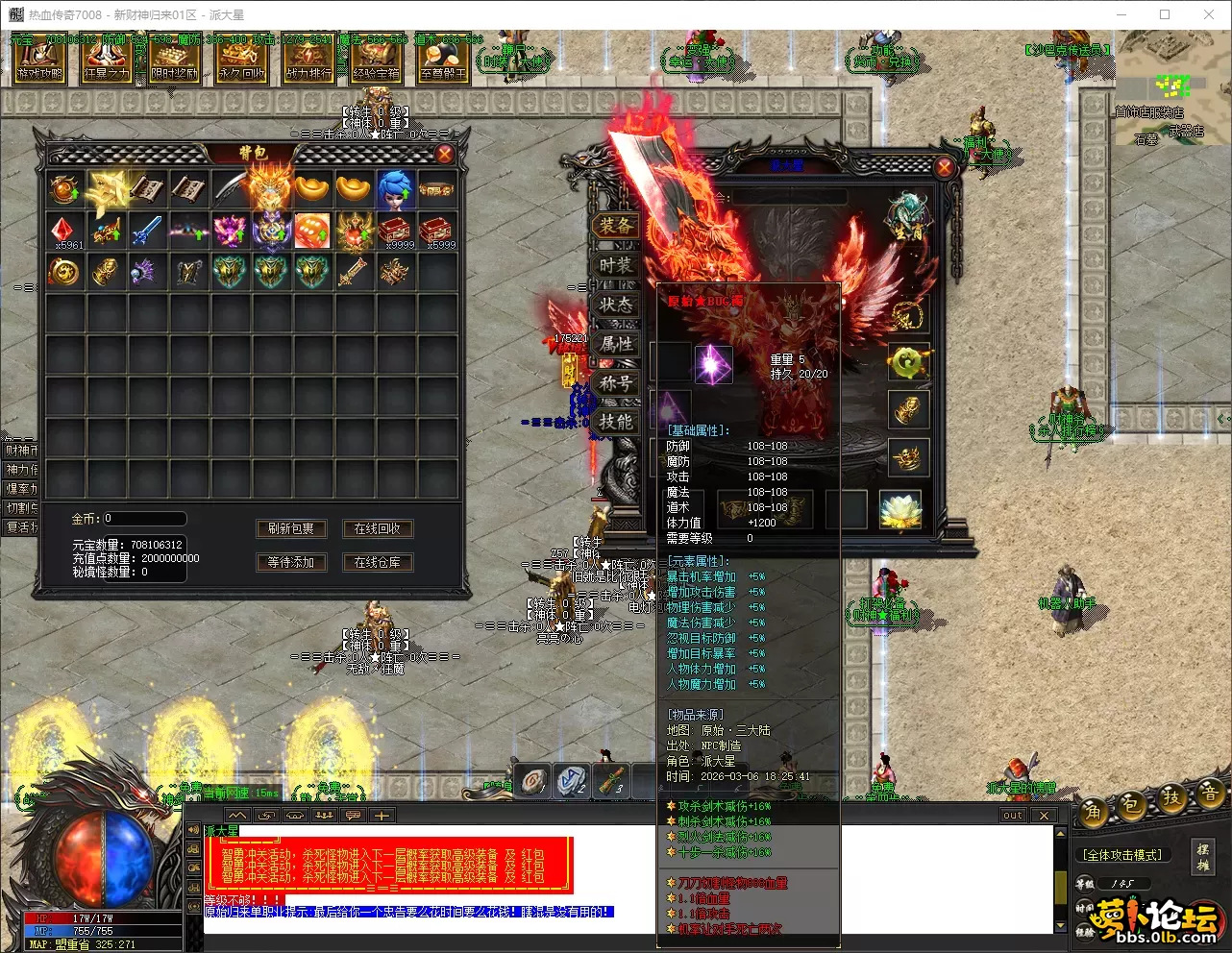Select the red gem stack x5961
This screenshot has height=953, width=1232.
(65, 232)
